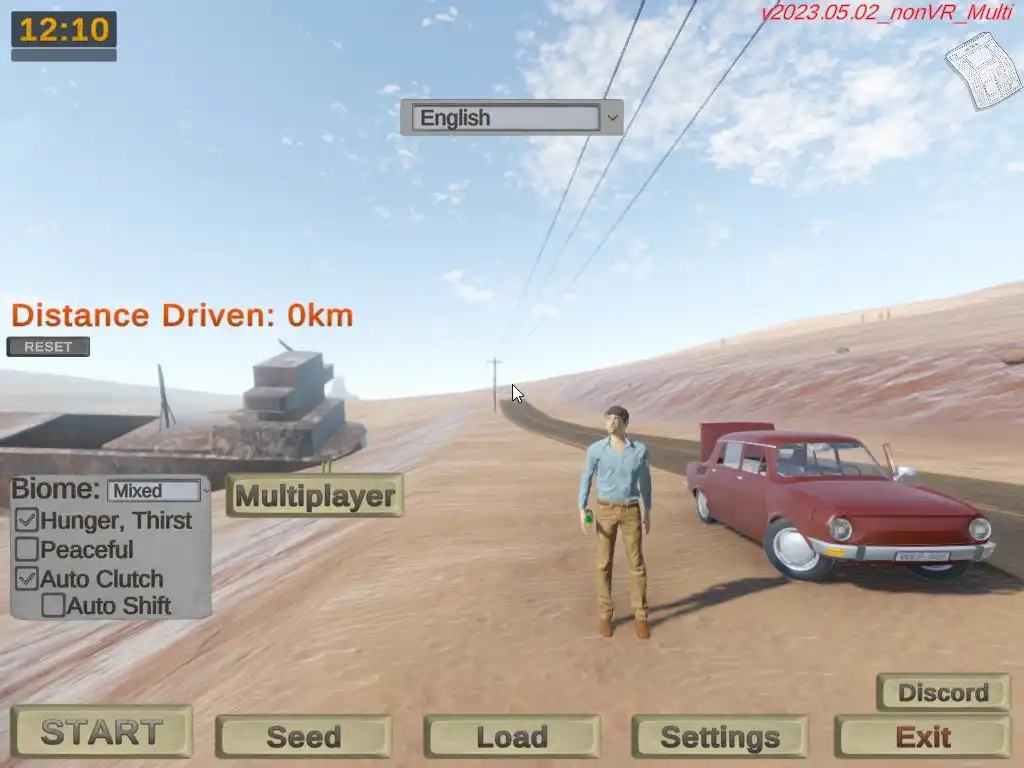Toggle the Auto Clutch checkbox
The image size is (1024, 768).
tap(28, 578)
